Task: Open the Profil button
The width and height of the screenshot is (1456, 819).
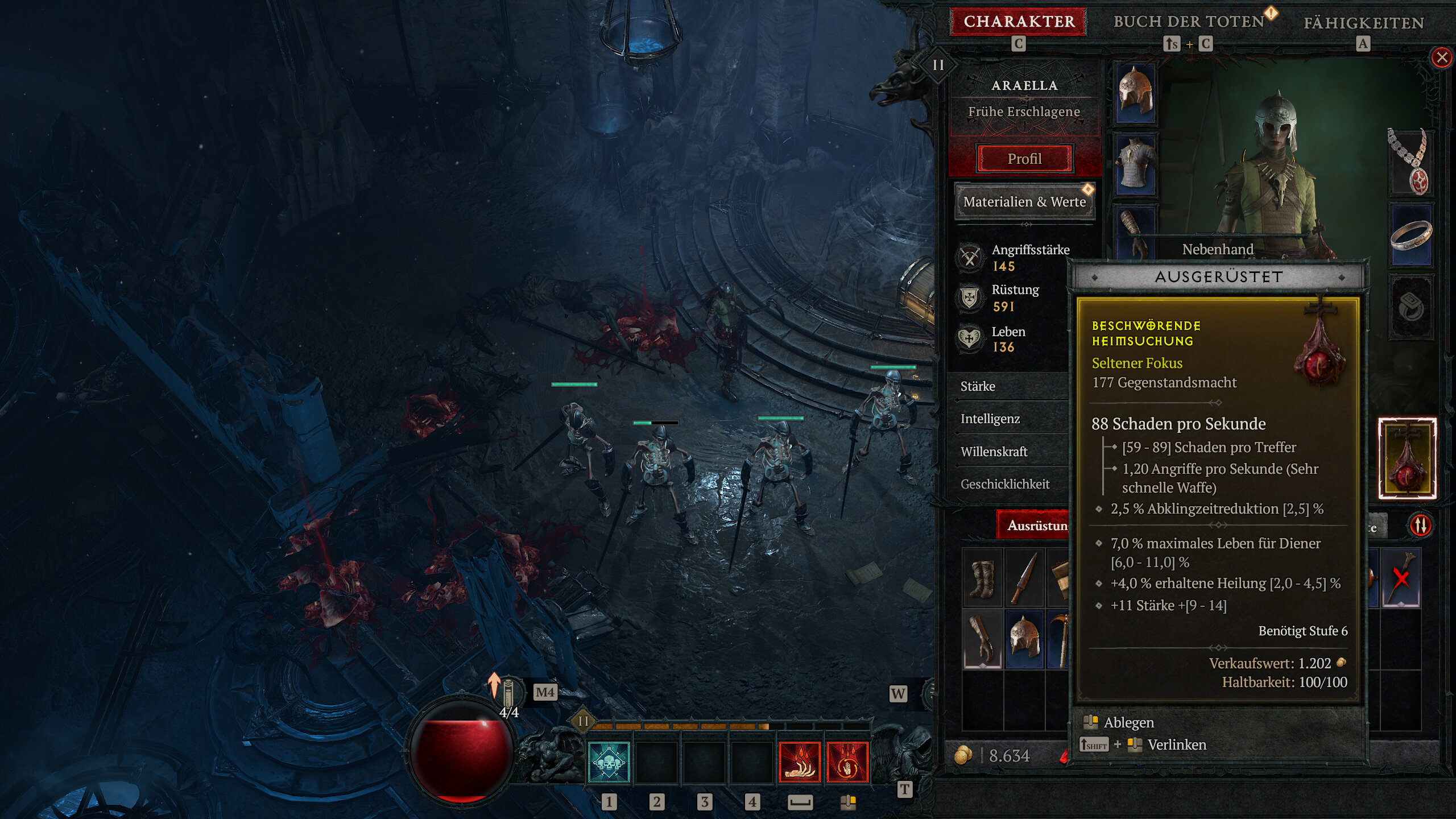Action: click(1024, 159)
